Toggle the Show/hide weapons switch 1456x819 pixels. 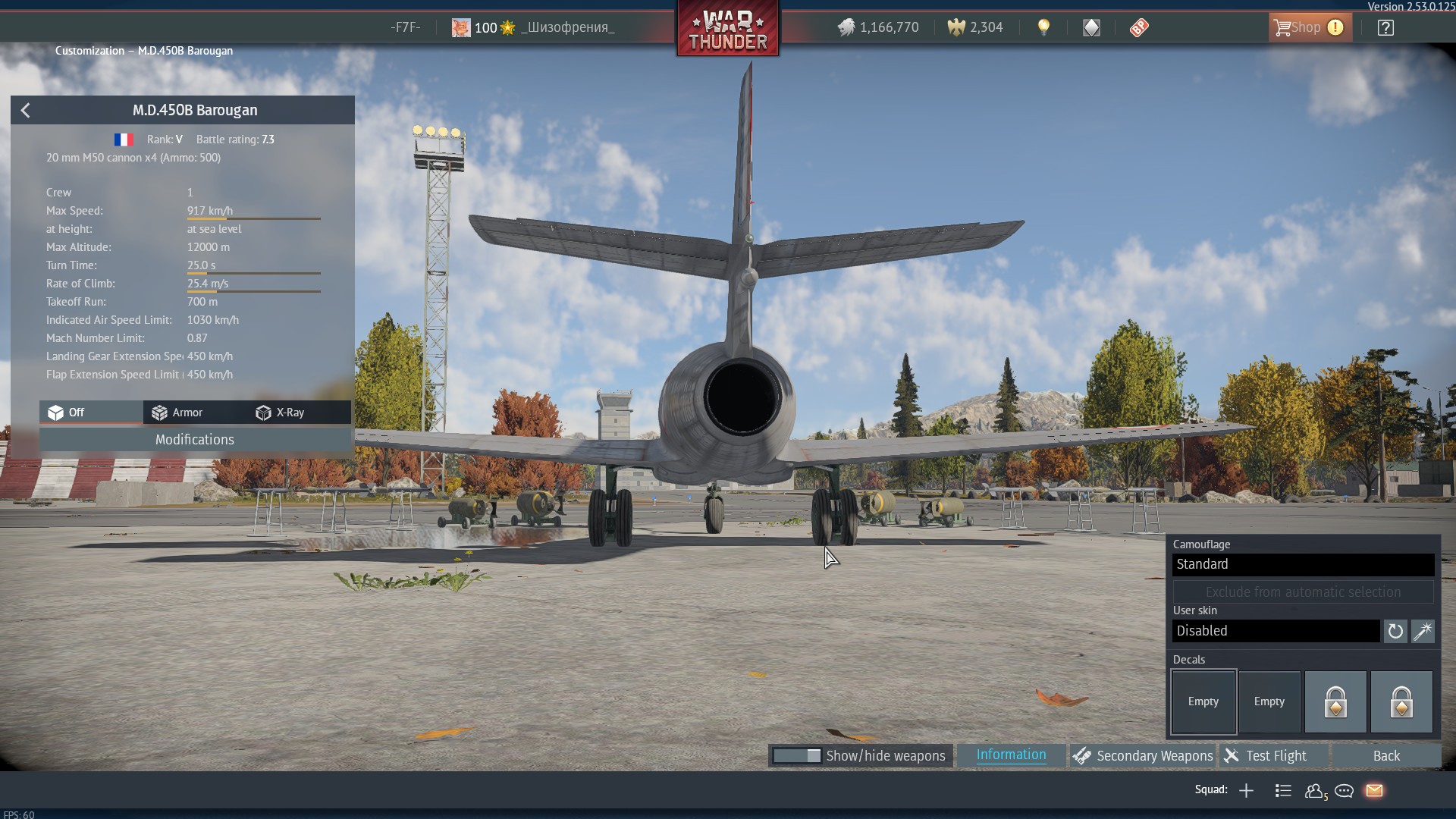[x=797, y=756]
